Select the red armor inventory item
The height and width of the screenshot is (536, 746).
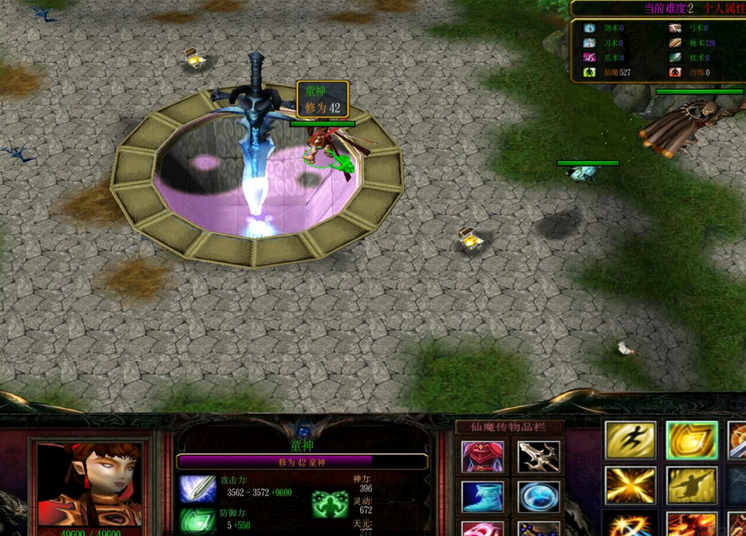click(x=483, y=458)
